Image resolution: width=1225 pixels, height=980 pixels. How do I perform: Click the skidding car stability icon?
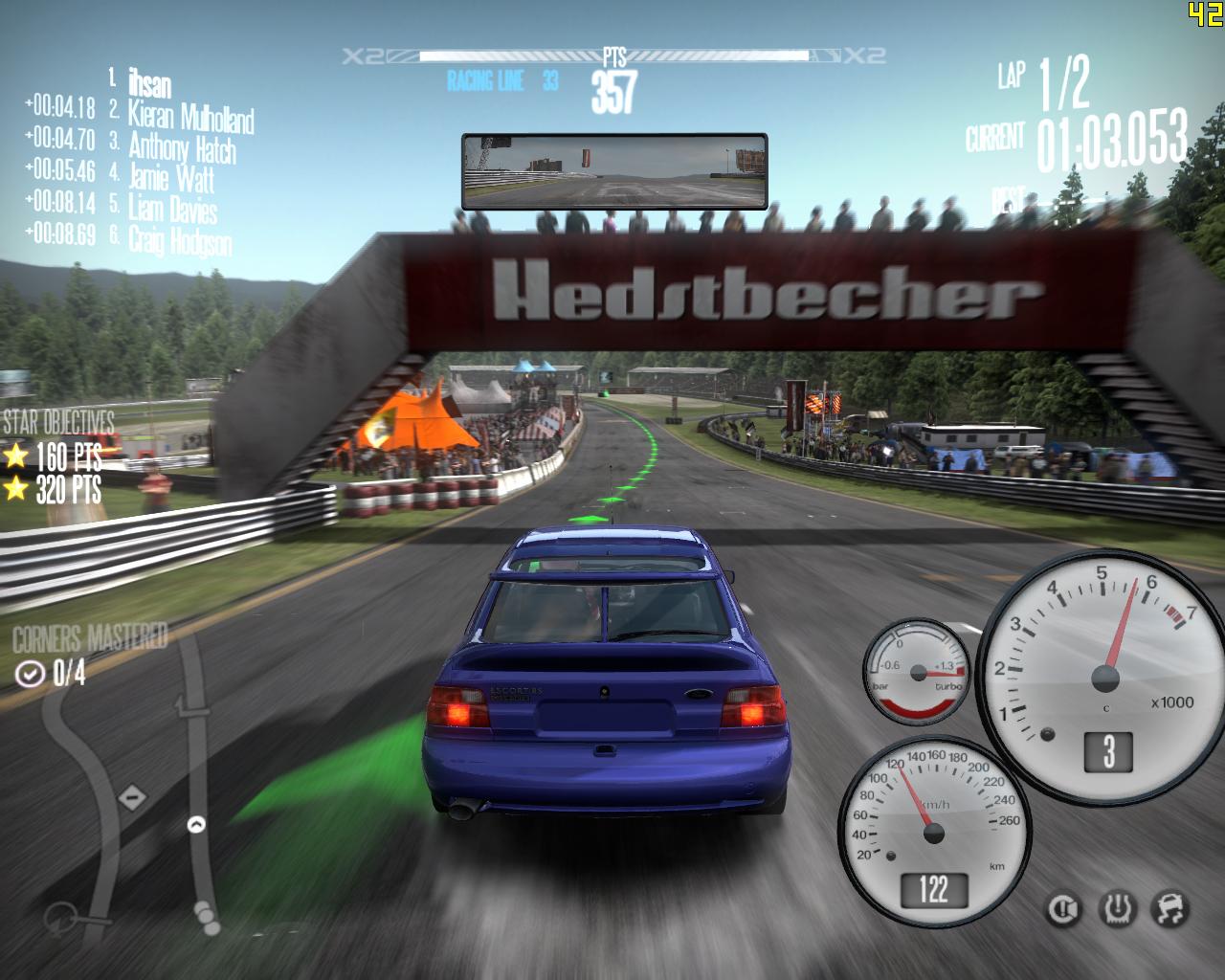point(1171,907)
